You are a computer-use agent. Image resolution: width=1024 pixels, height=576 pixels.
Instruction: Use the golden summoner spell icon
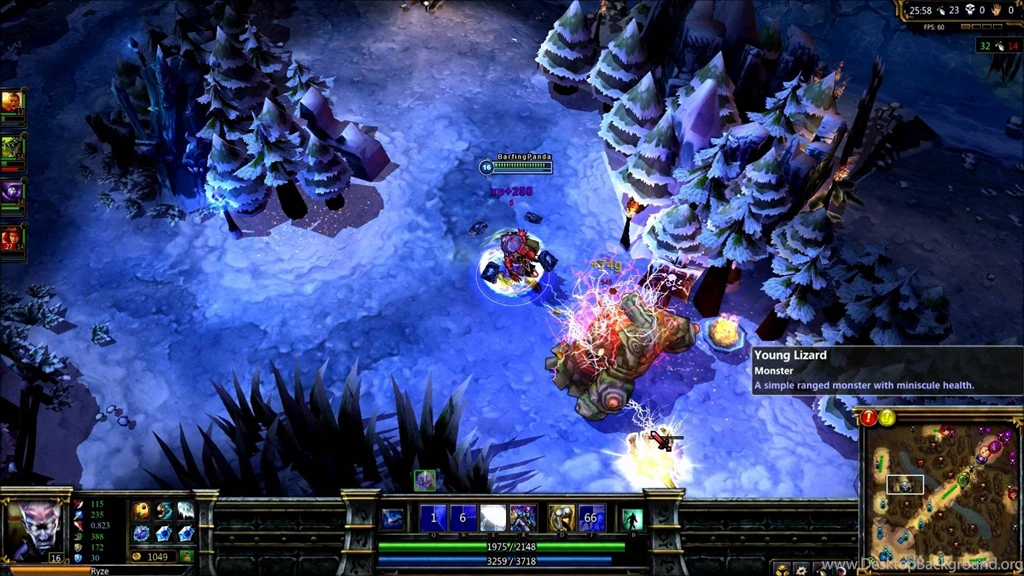[x=562, y=517]
